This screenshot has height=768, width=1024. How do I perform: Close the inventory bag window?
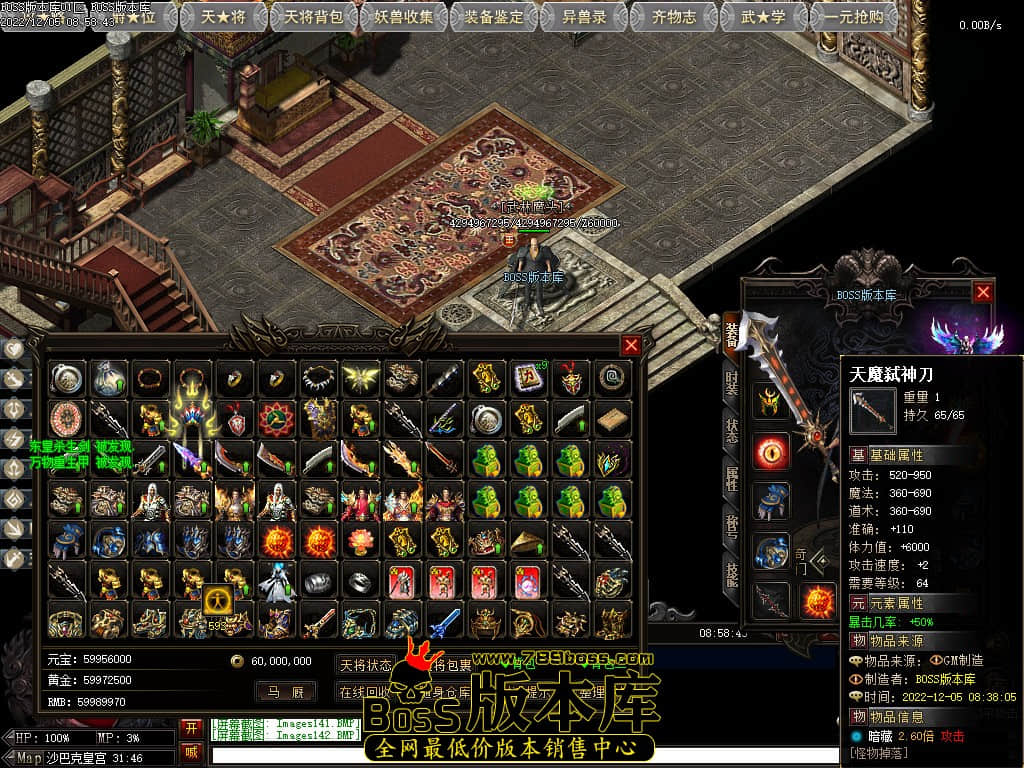[631, 346]
